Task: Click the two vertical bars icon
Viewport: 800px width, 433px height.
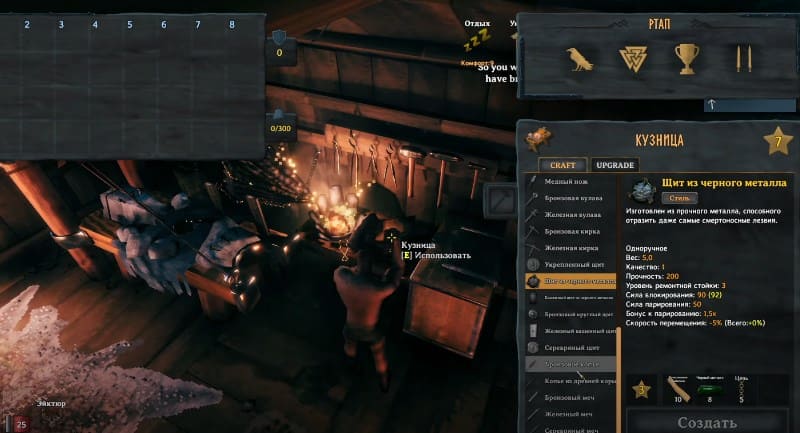Action: tap(742, 60)
